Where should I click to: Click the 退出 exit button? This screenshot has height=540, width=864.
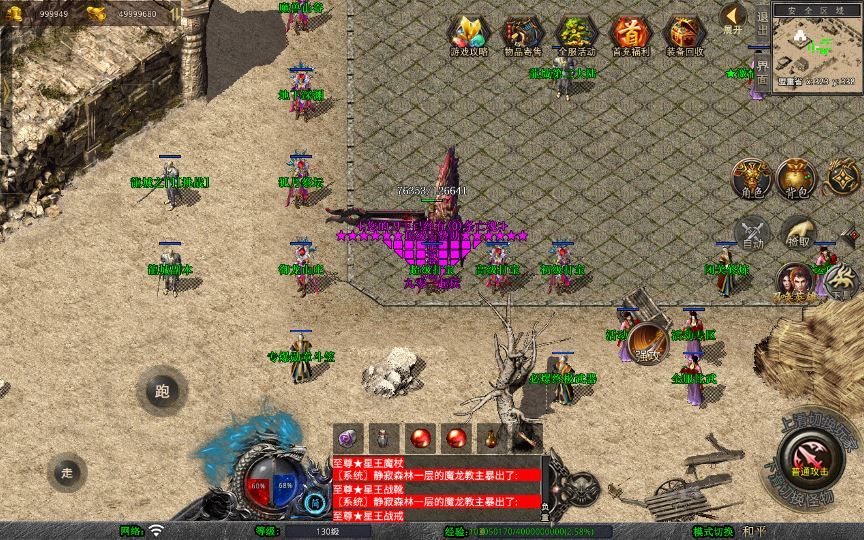tap(763, 27)
